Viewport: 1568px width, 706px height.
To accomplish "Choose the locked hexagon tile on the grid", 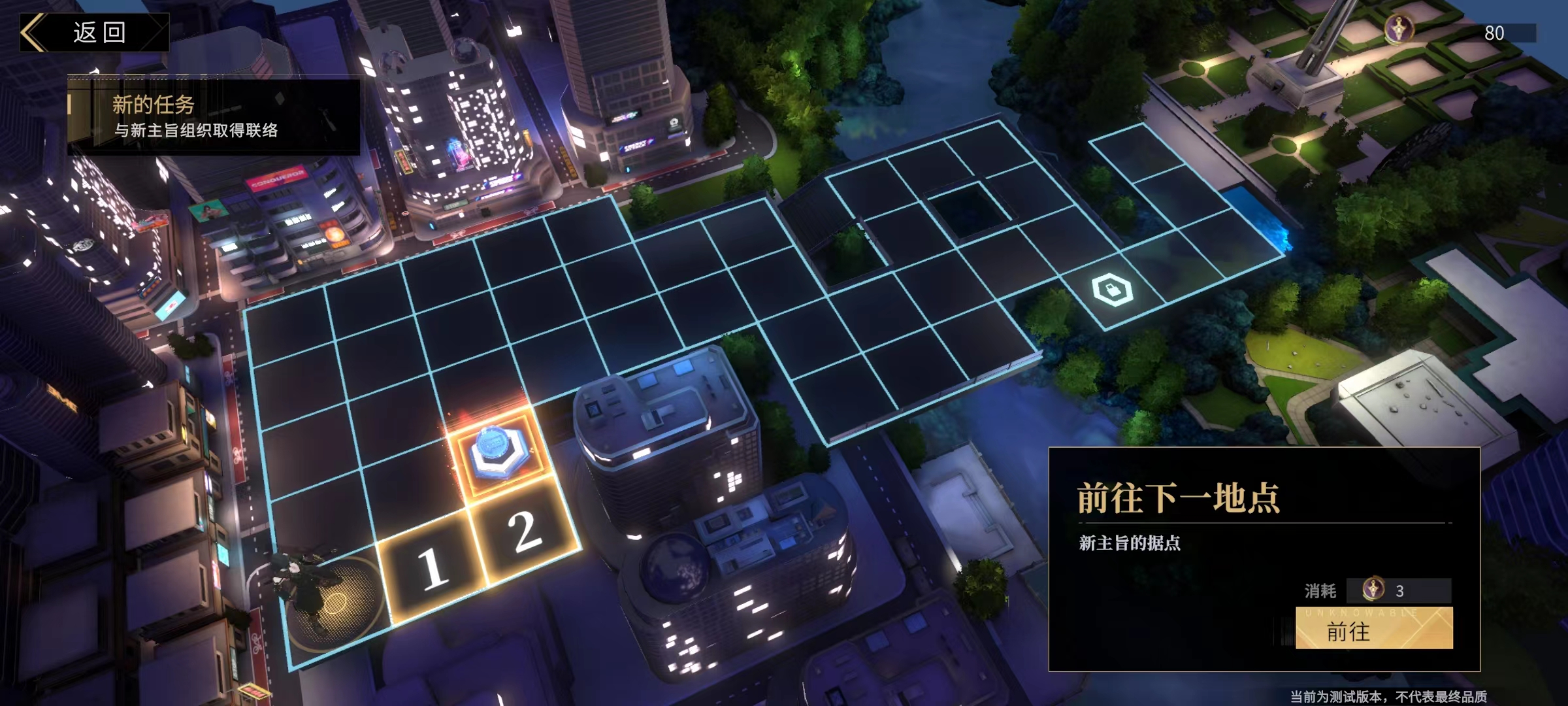I will 1112,290.
